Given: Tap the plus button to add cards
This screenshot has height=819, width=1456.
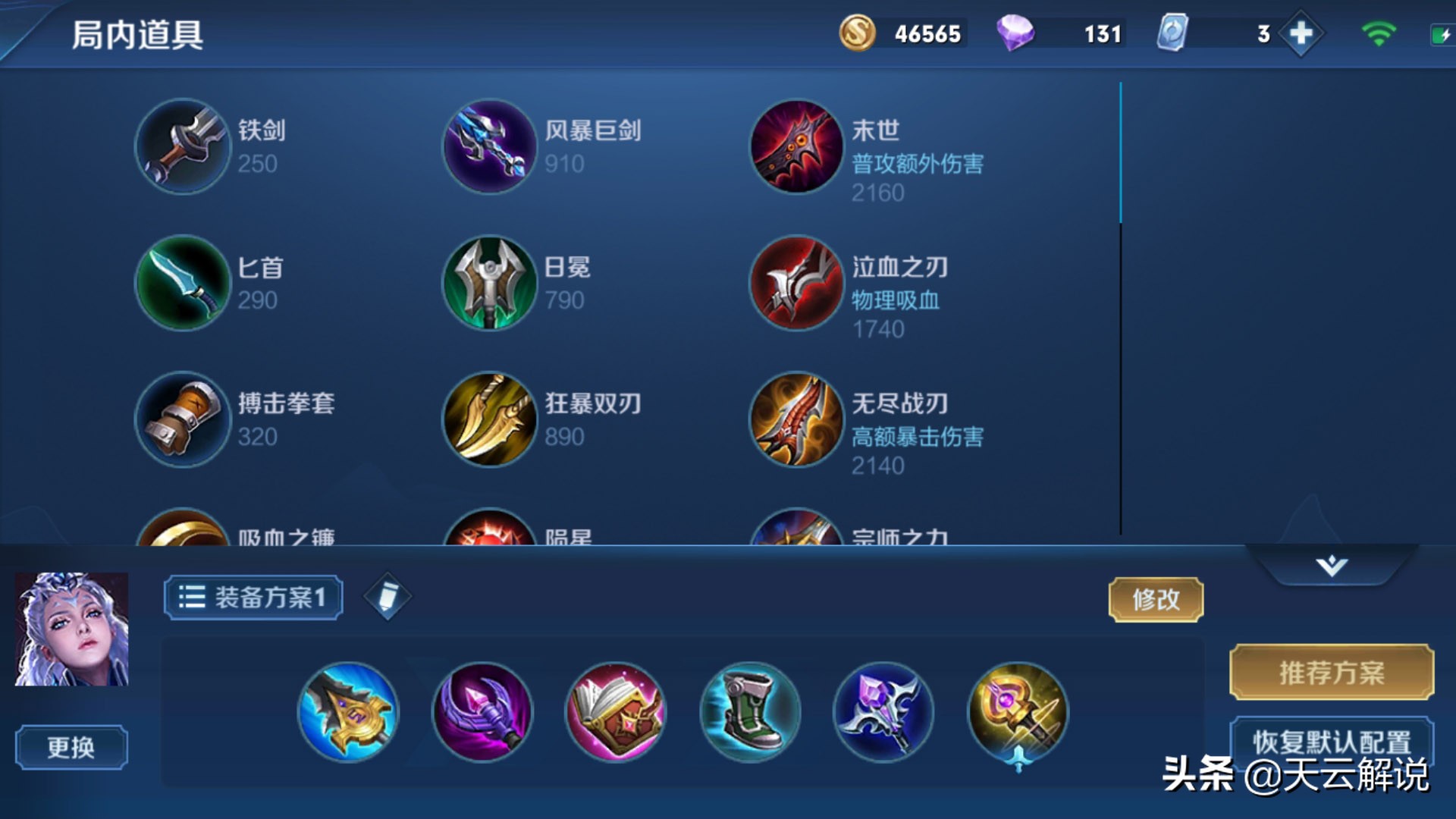Looking at the screenshot, I should click(1300, 33).
